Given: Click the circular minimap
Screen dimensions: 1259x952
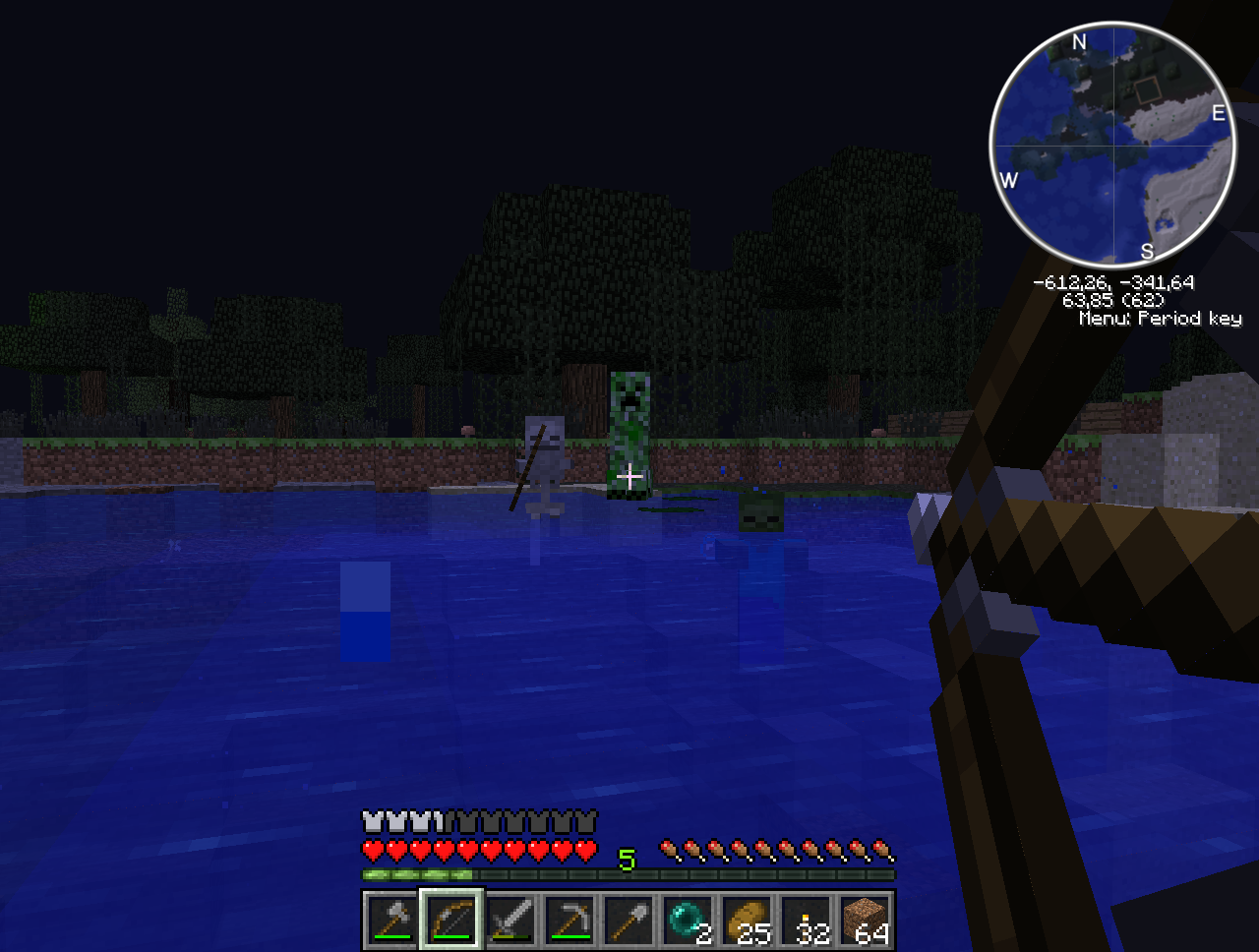Looking at the screenshot, I should pos(1112,147).
